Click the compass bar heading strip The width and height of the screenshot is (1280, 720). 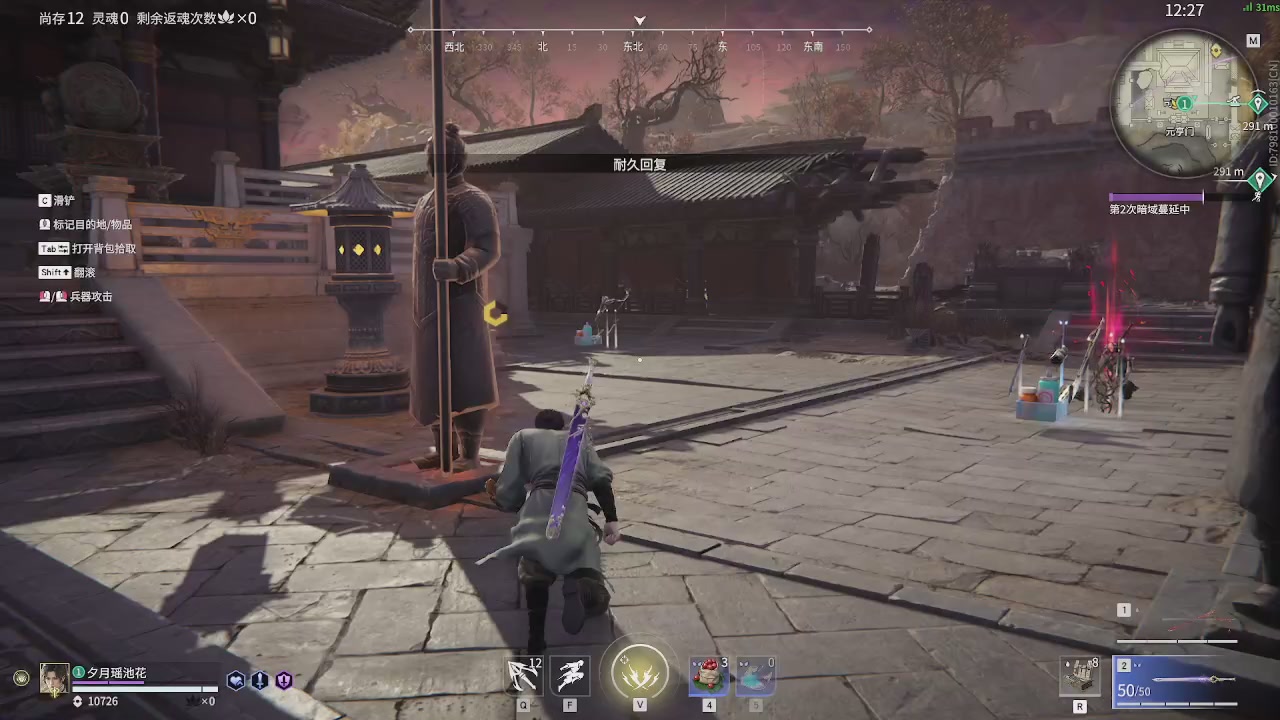point(640,46)
